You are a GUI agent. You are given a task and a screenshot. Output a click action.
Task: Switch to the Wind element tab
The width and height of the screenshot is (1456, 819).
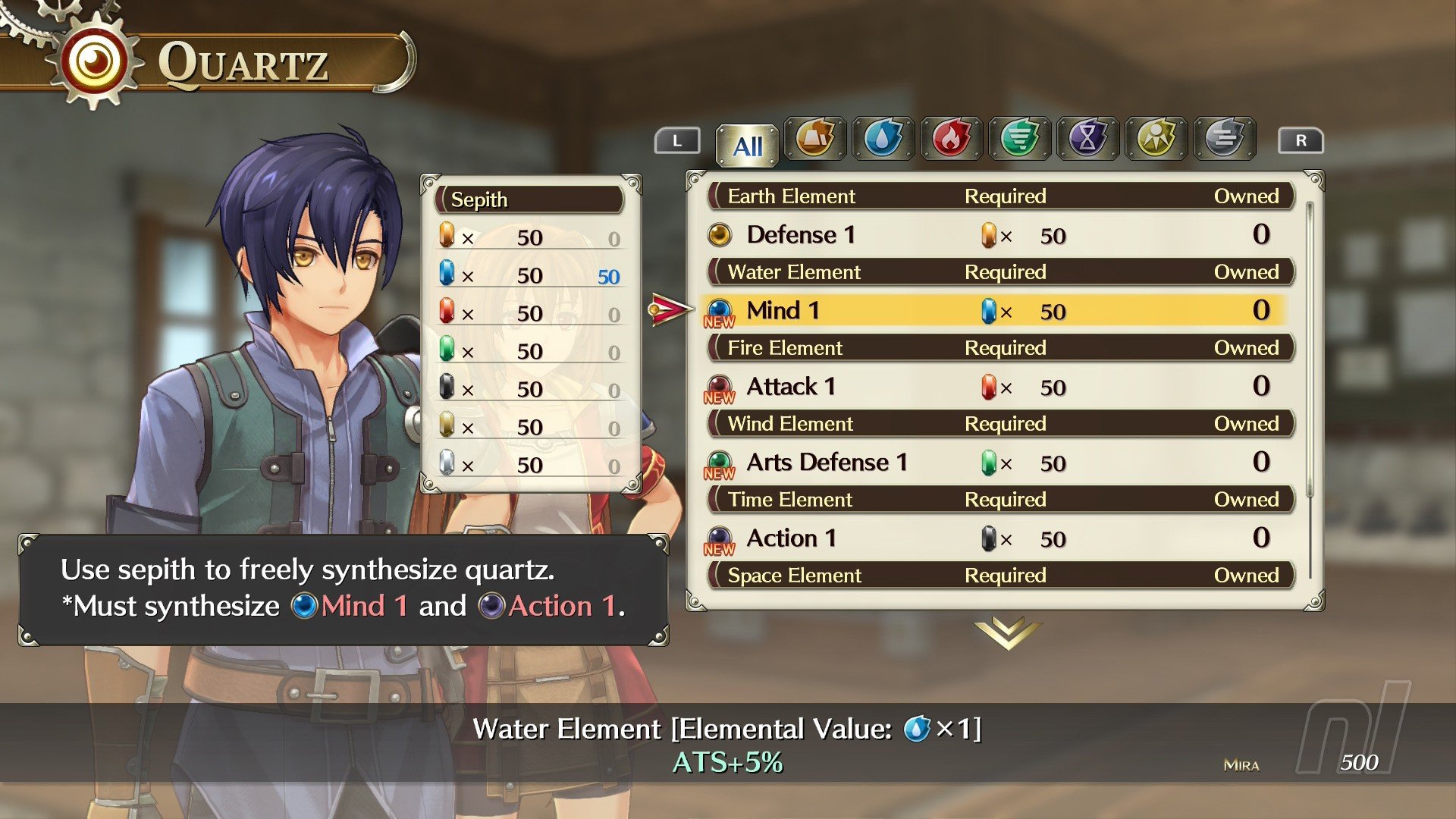pyautogui.click(x=1020, y=139)
